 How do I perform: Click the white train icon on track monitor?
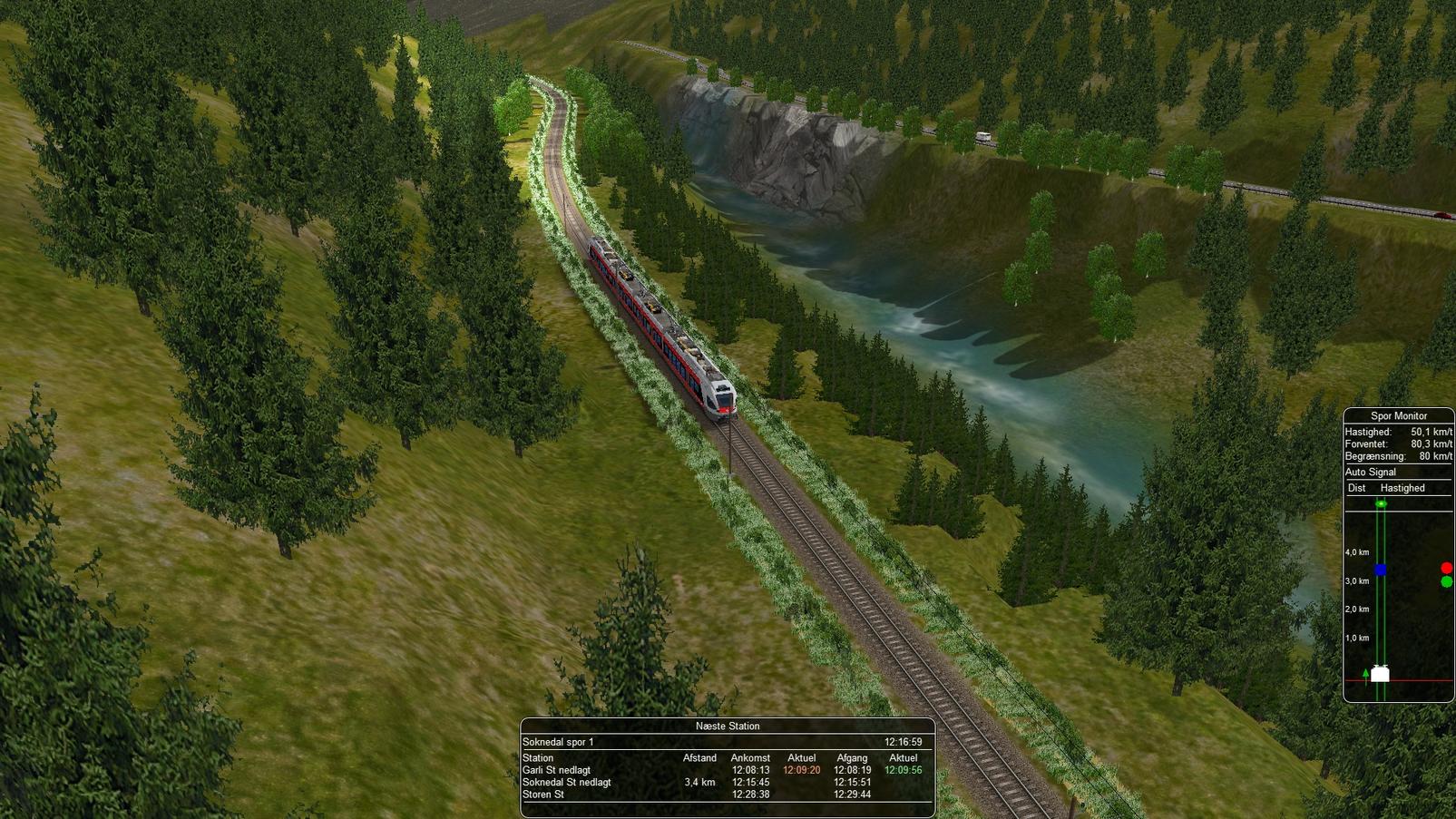1380,674
